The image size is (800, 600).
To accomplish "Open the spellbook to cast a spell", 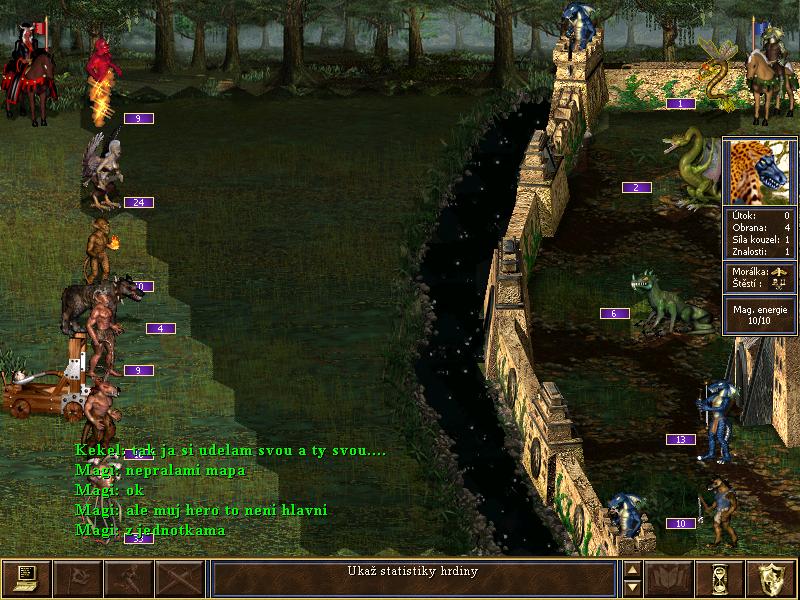I will 668,578.
